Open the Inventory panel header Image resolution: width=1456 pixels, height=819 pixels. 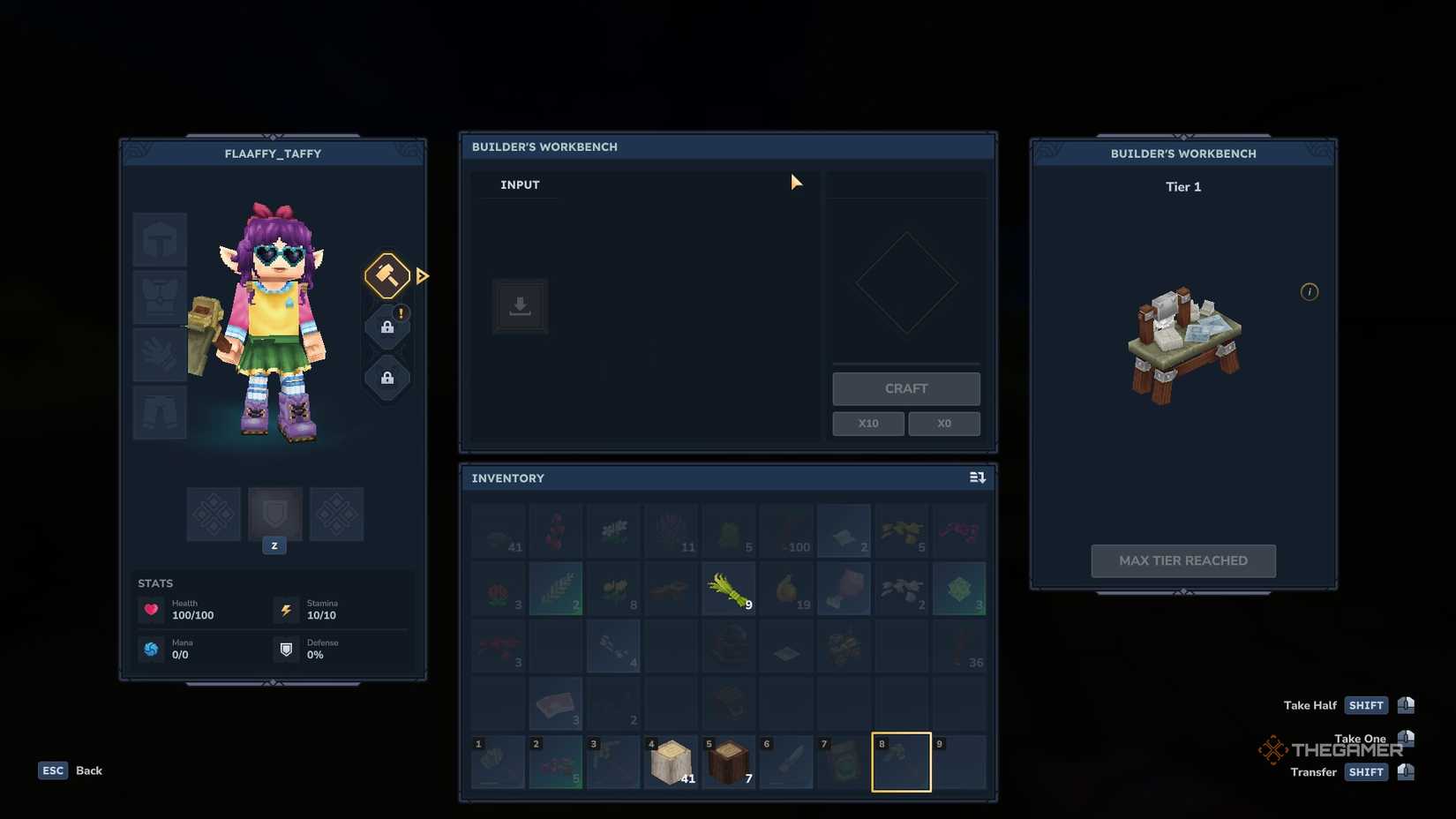507,477
